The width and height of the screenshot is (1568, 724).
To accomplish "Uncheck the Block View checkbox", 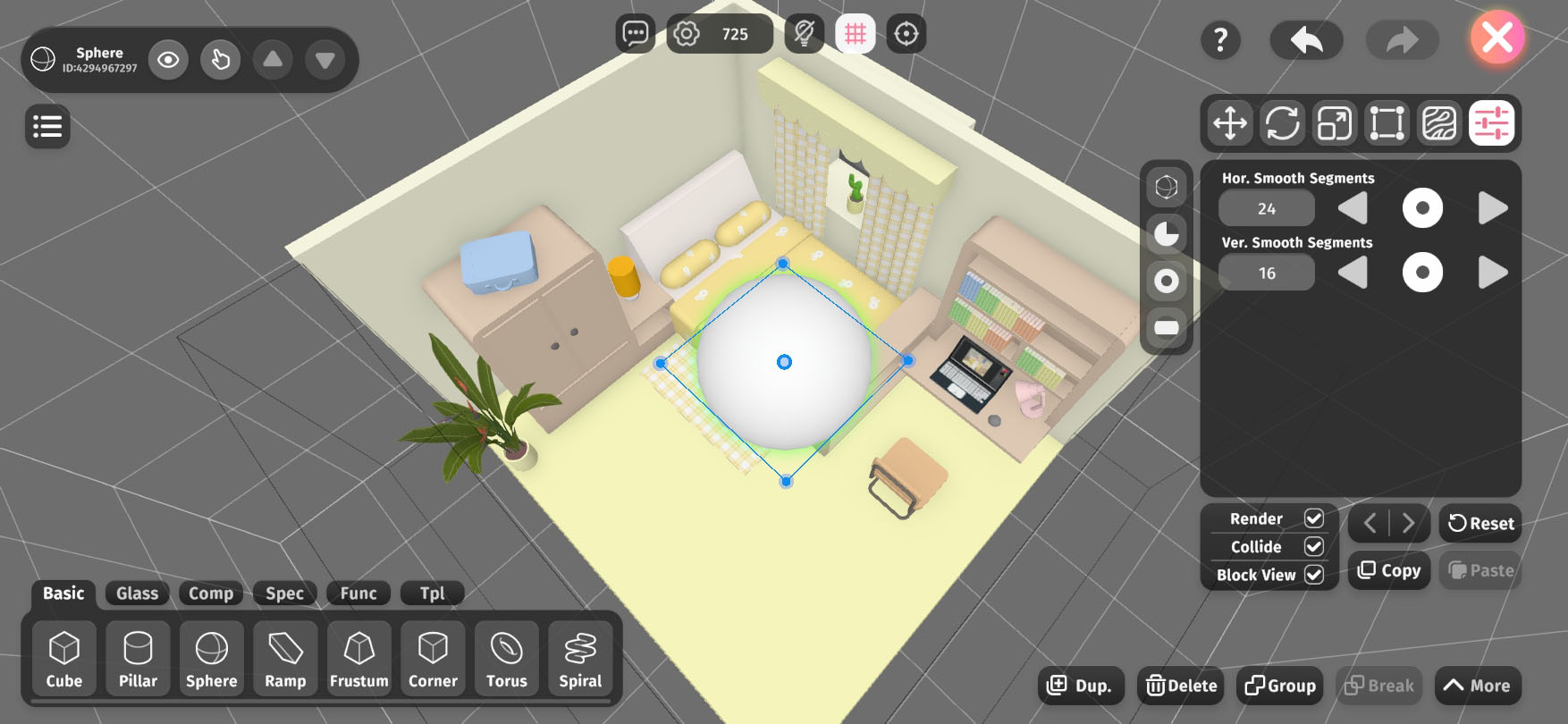I will click(1313, 575).
